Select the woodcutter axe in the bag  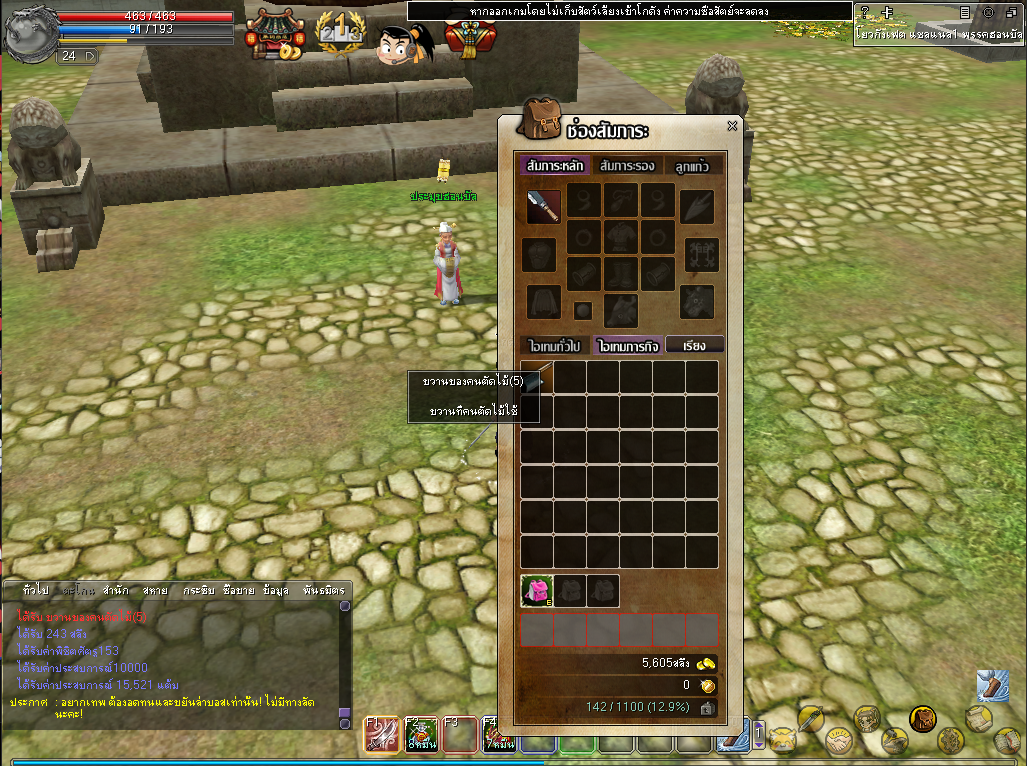click(537, 378)
